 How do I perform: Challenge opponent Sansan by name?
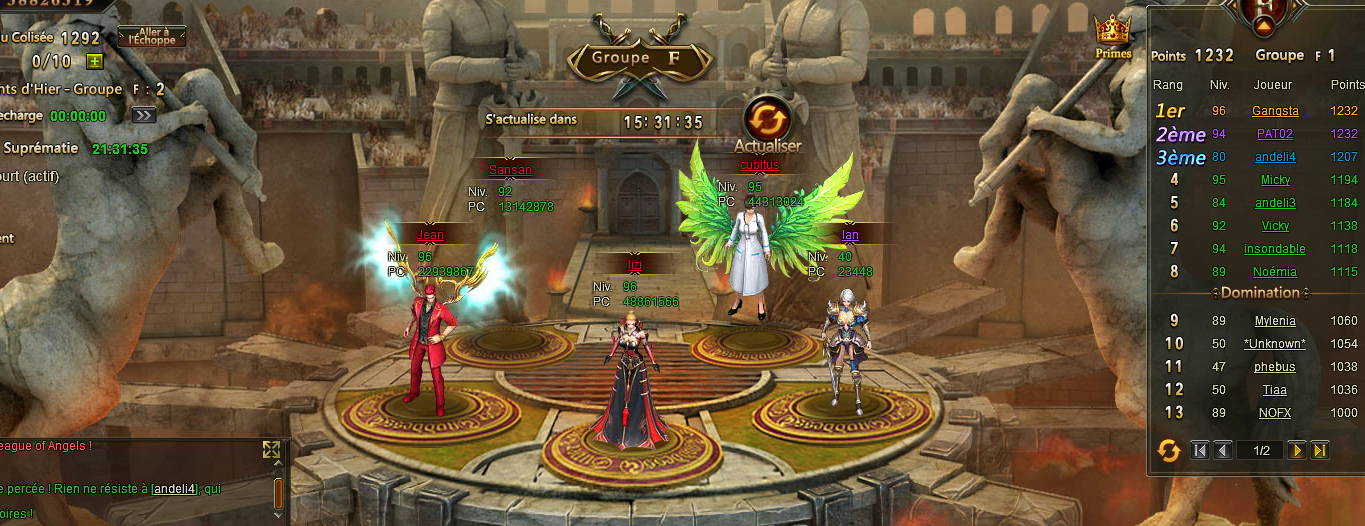510,170
